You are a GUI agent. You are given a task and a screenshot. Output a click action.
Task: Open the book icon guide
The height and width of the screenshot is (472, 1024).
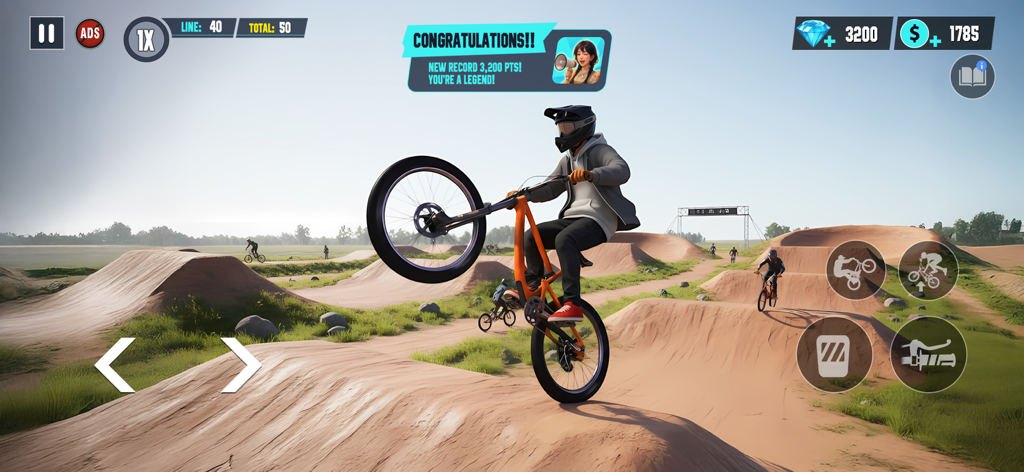tap(972, 76)
